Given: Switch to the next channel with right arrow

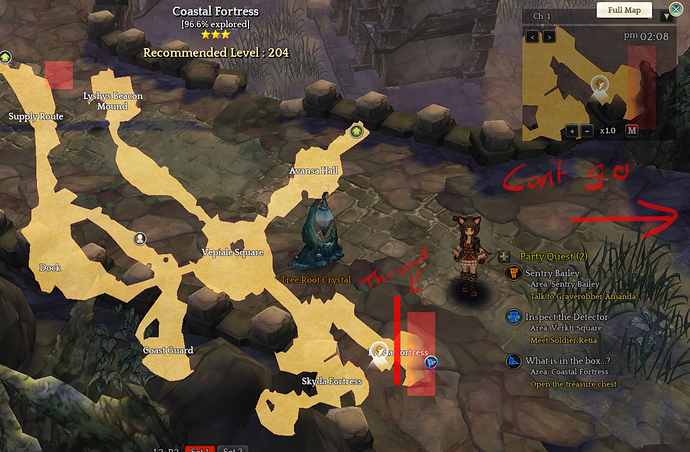Looking at the screenshot, I should click(548, 36).
